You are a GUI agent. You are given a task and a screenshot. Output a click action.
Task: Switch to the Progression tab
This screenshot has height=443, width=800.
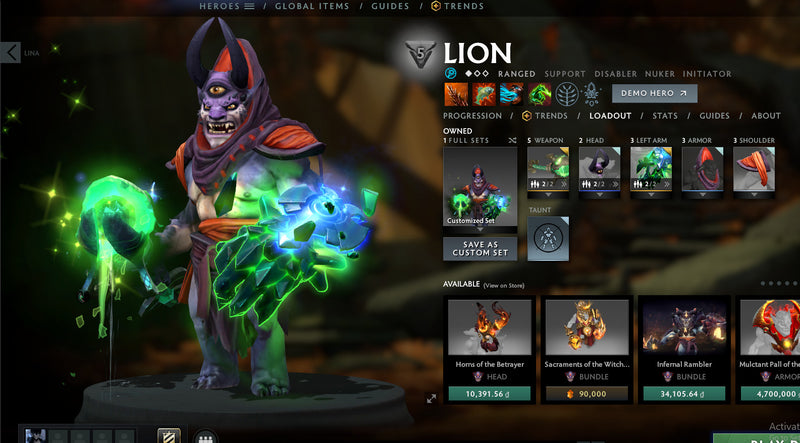point(472,116)
